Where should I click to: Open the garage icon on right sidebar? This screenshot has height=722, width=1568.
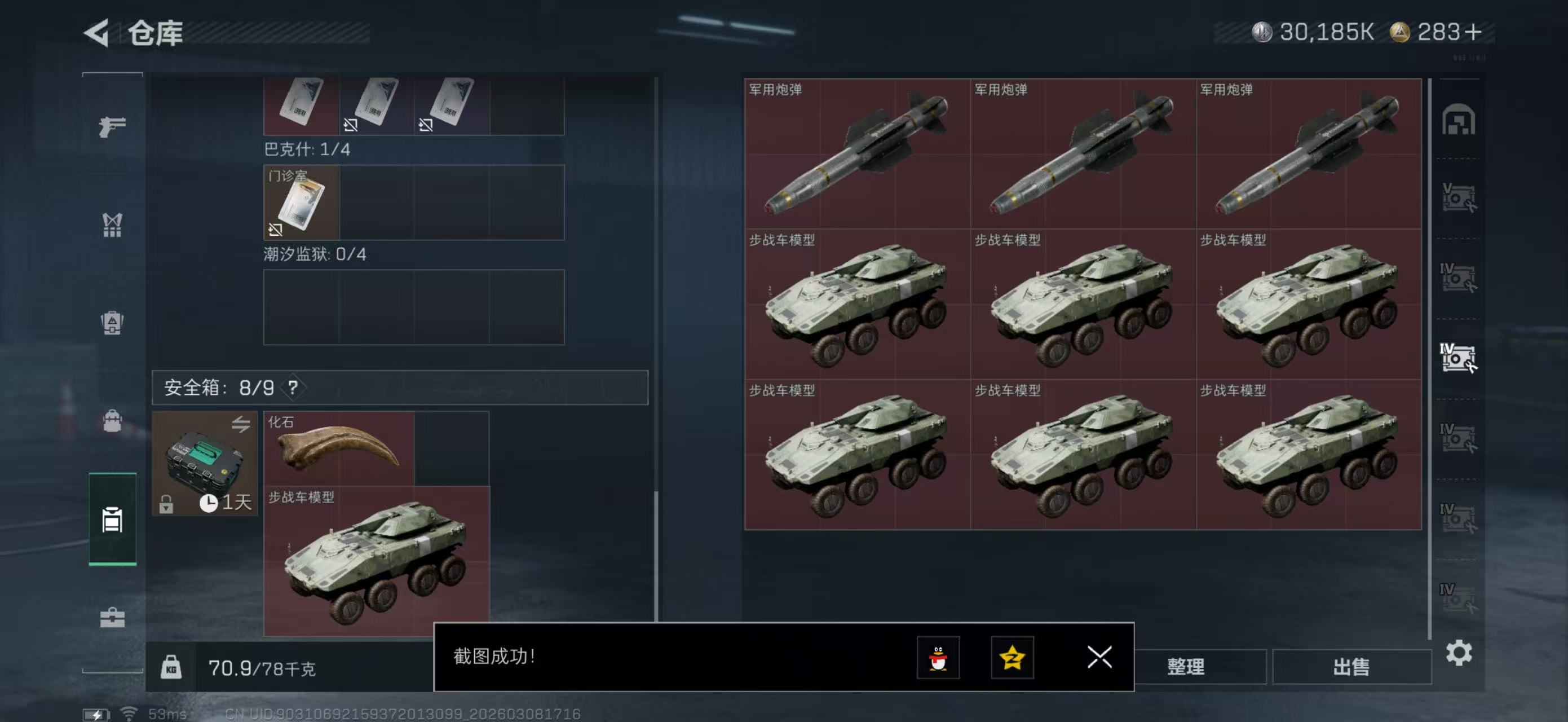point(1460,121)
